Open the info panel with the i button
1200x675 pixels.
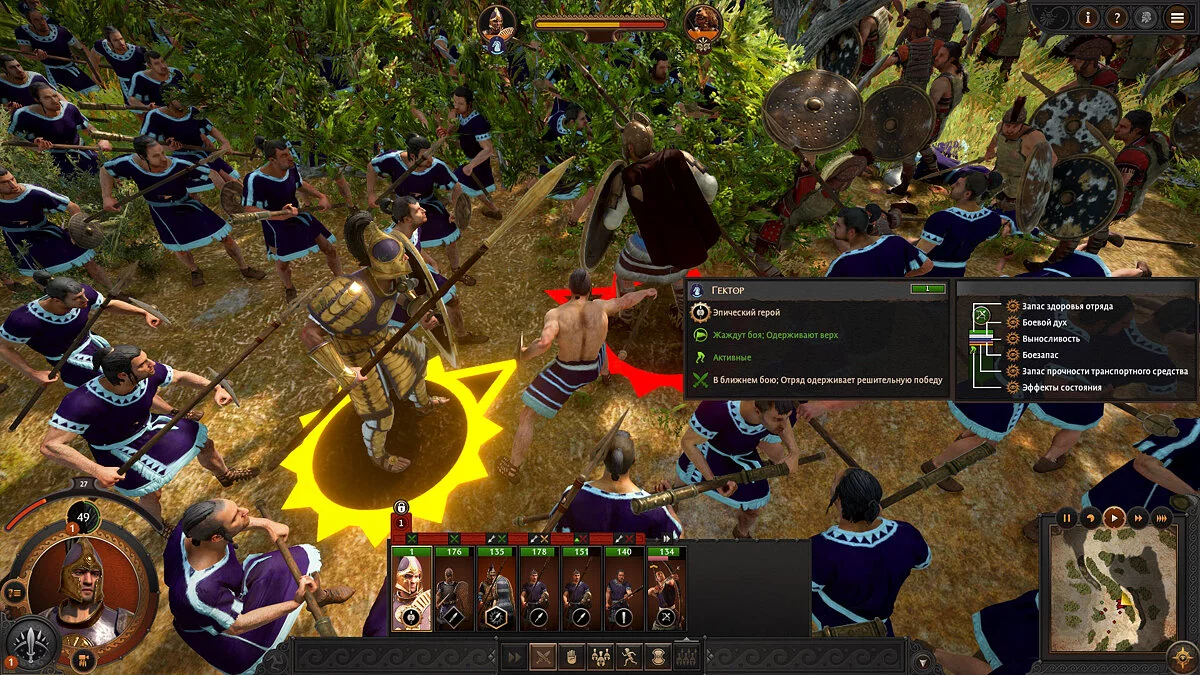pyautogui.click(x=1090, y=17)
